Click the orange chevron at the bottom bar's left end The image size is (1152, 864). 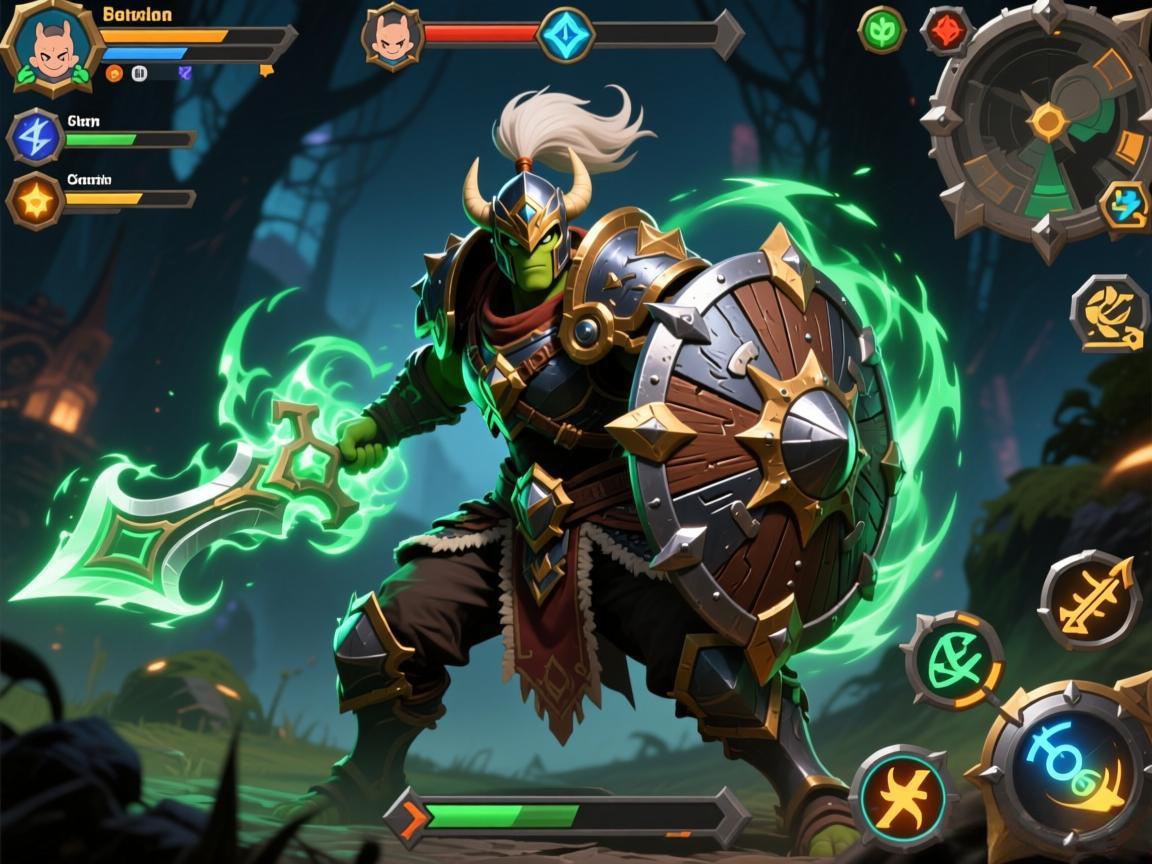pos(410,817)
